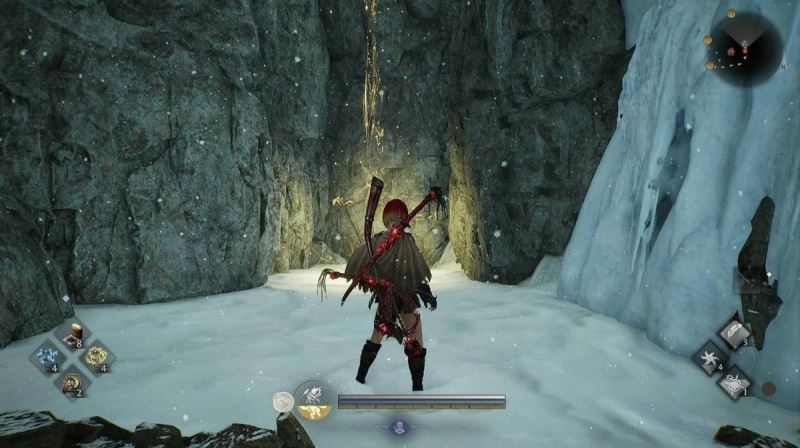Click the purple emblem below the bars

click(x=398, y=427)
